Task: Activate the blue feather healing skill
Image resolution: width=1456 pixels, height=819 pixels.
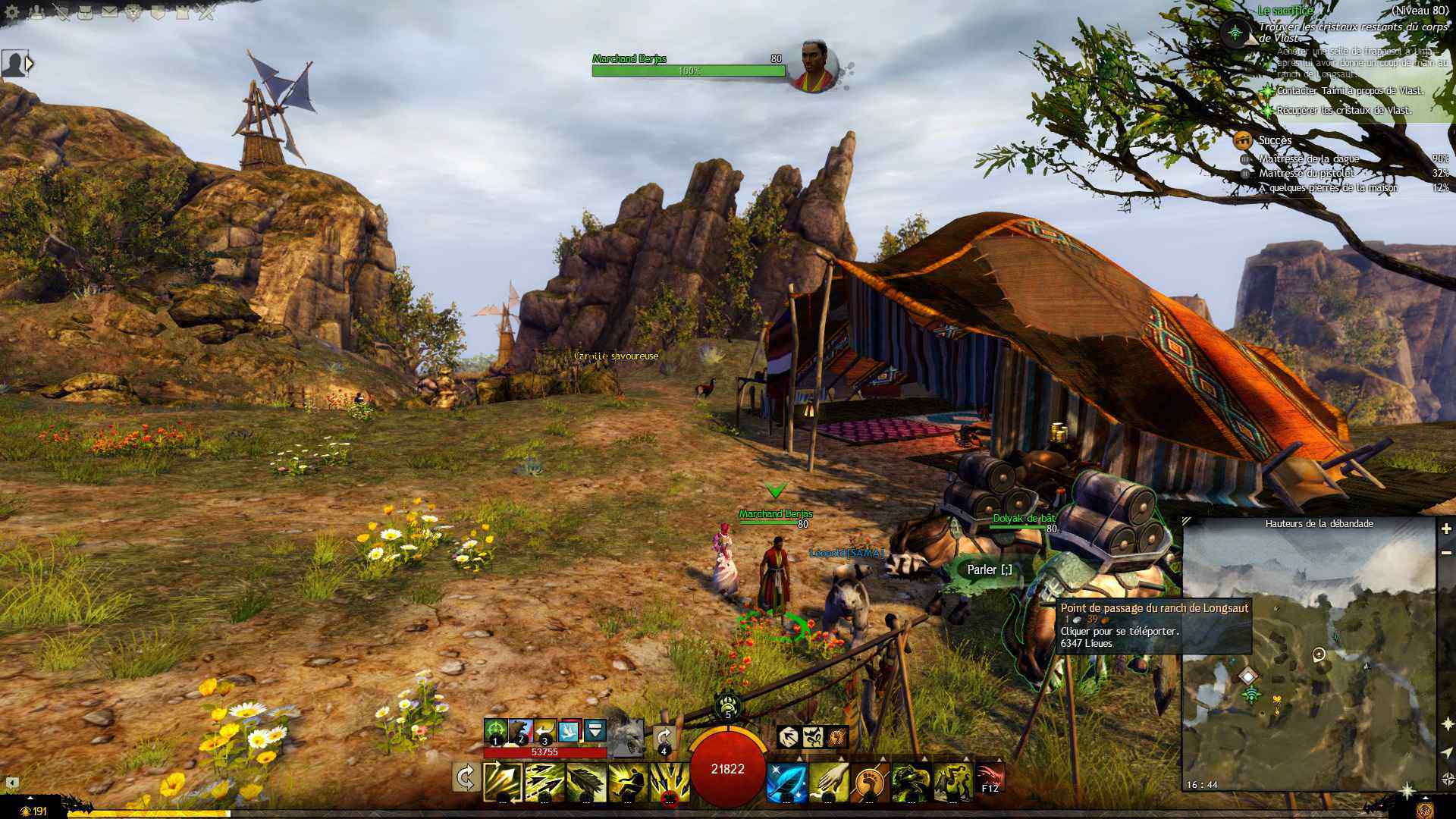Action: pos(786,783)
